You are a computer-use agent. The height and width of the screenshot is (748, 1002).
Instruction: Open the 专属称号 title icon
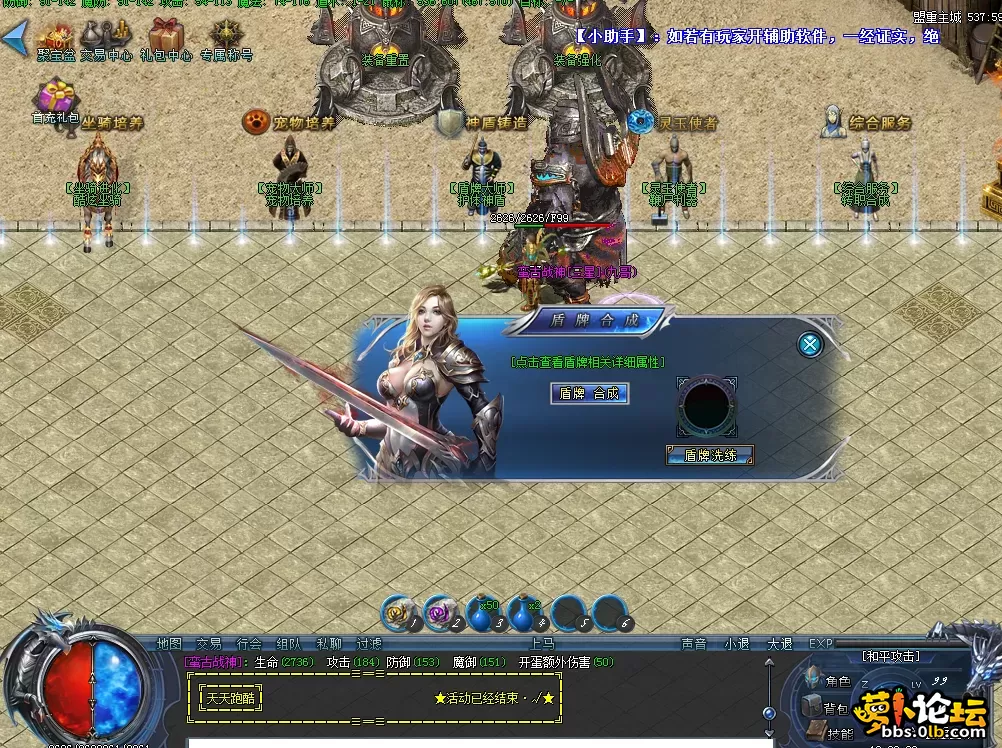click(x=226, y=41)
